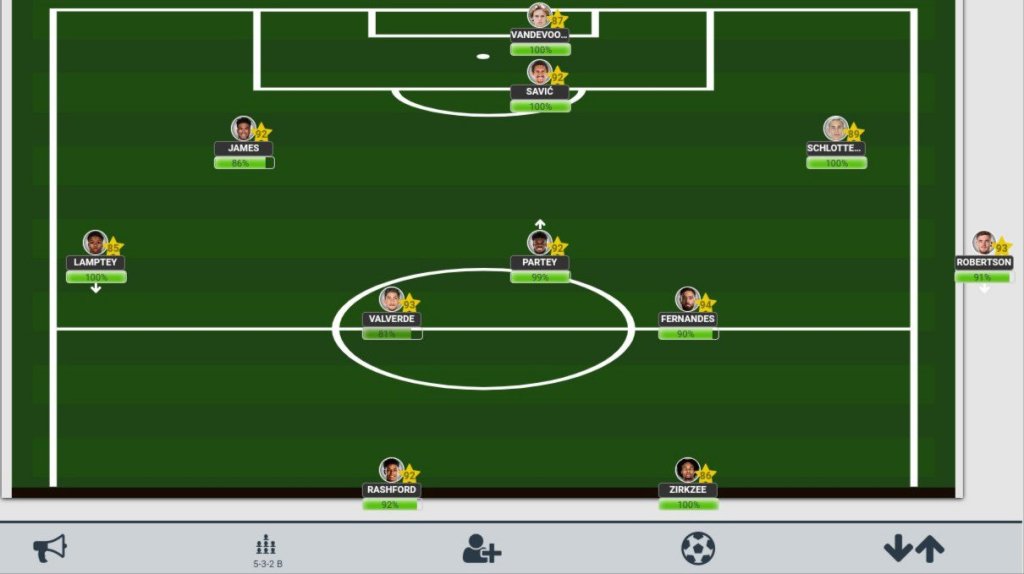
Task: Choose James from the back line
Action: coord(243,131)
